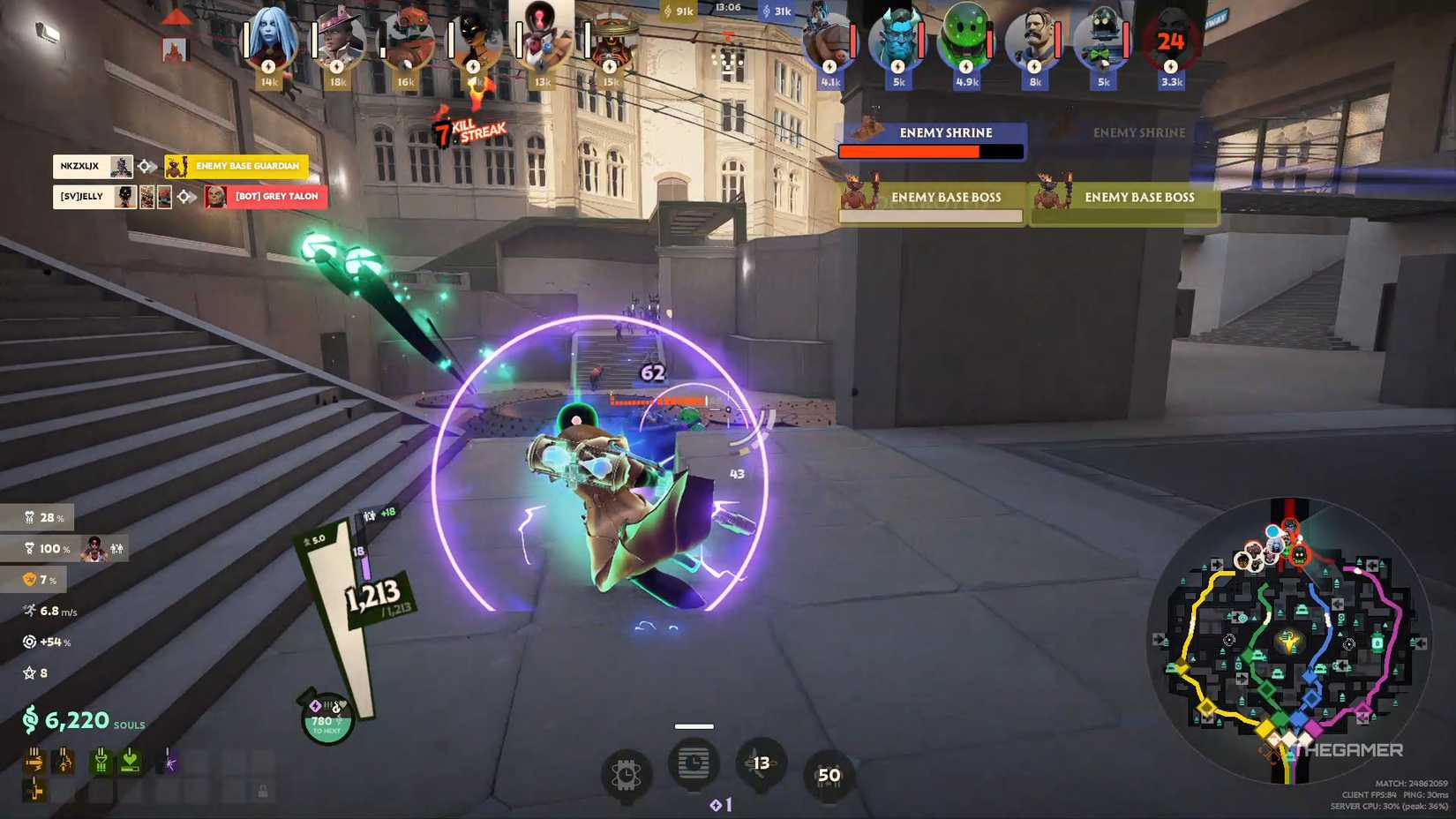Click the ultimate ability showing 50
The height and width of the screenshot is (819, 1456).
coord(827,777)
